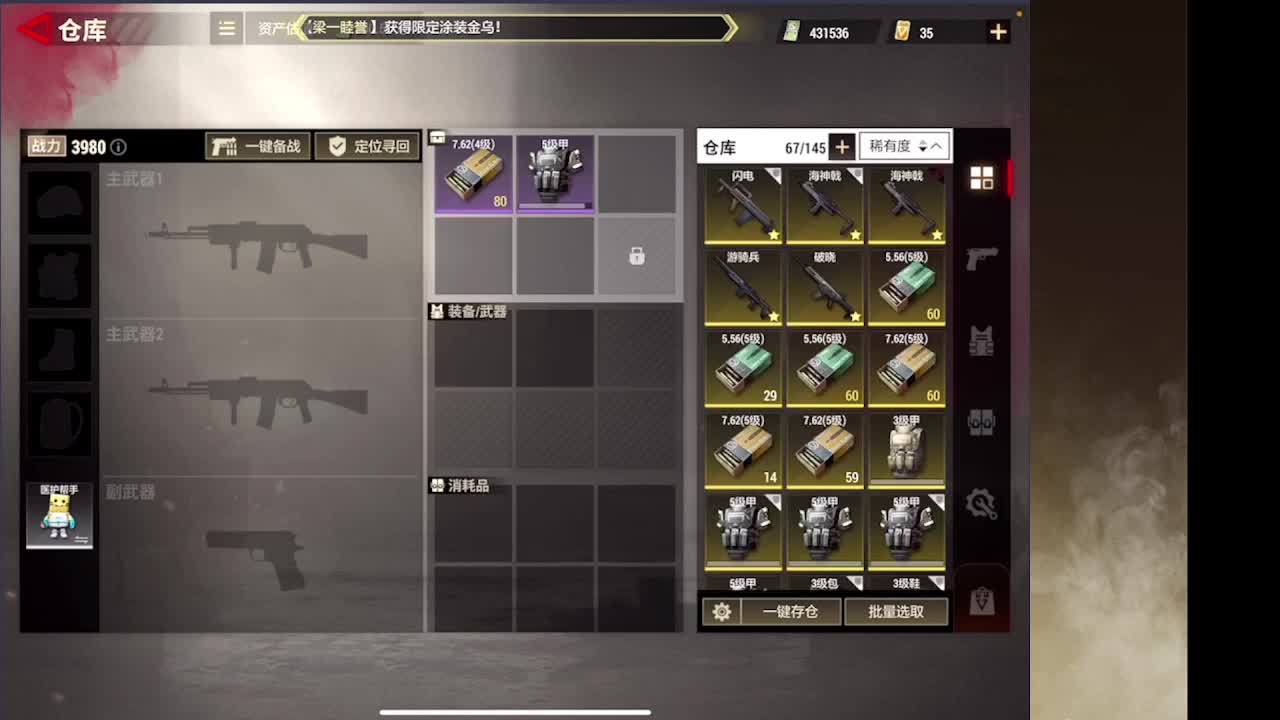The image size is (1280, 720).
Task: Open the list icon beside the announcement banner
Action: coord(225,29)
